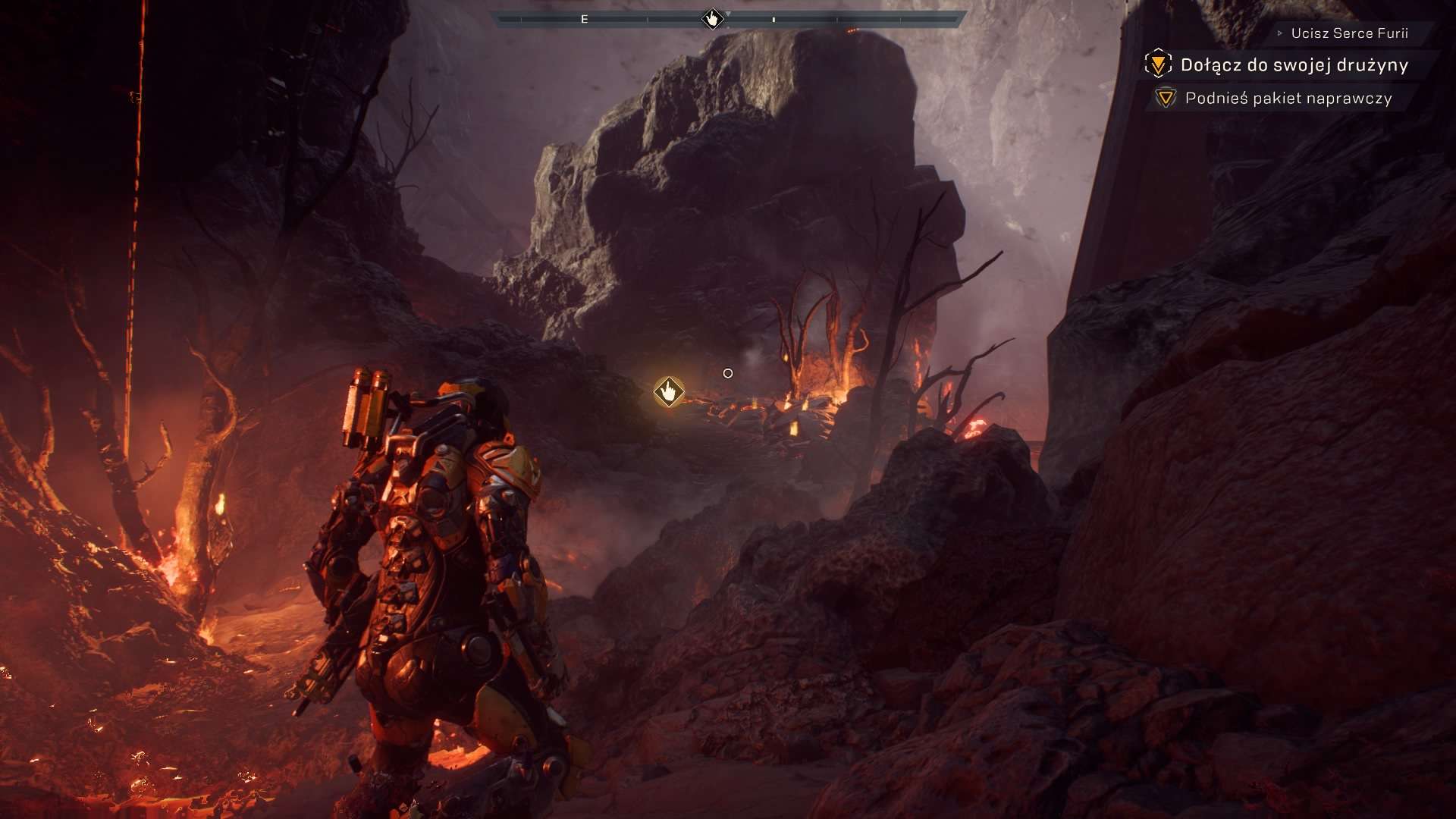Select the glowing hand interaction marker
This screenshot has height=819, width=1456.
coord(669,392)
